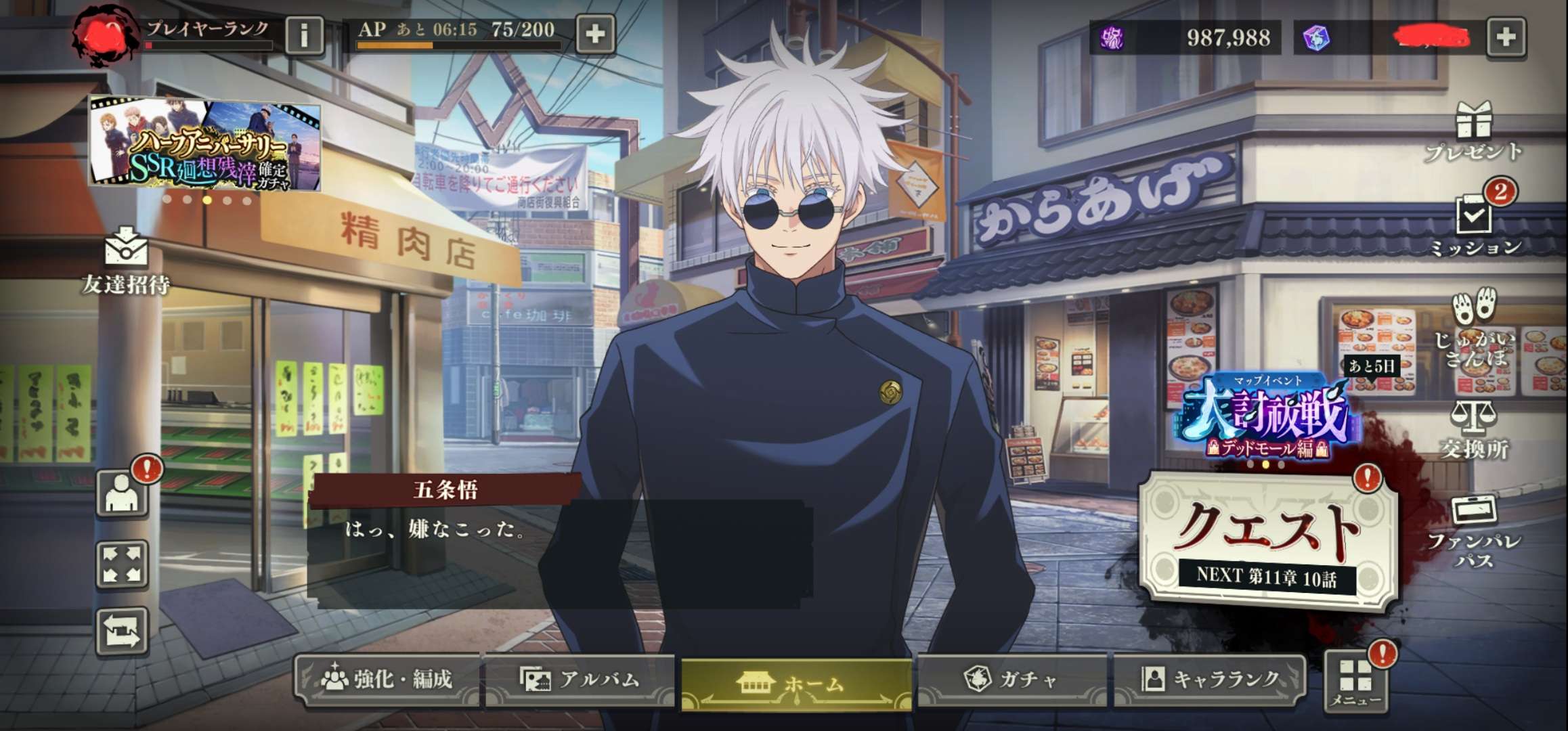Open the アルバム album tab

point(580,679)
